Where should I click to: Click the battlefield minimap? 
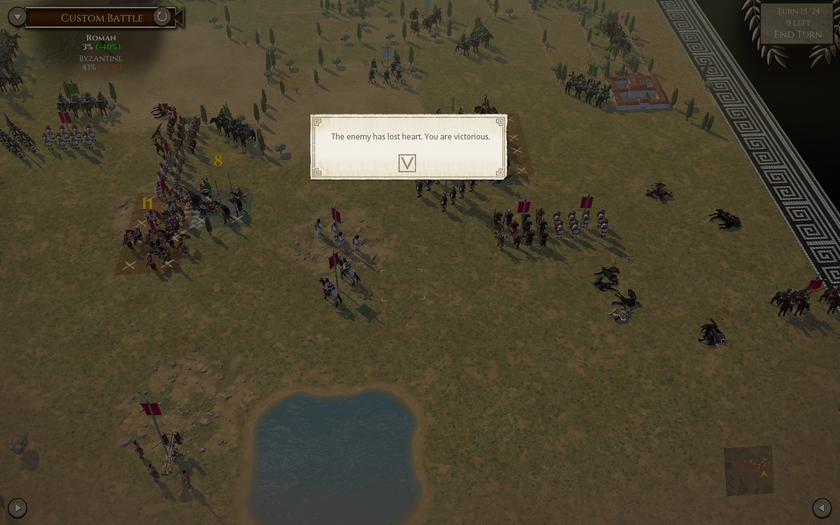pos(749,470)
